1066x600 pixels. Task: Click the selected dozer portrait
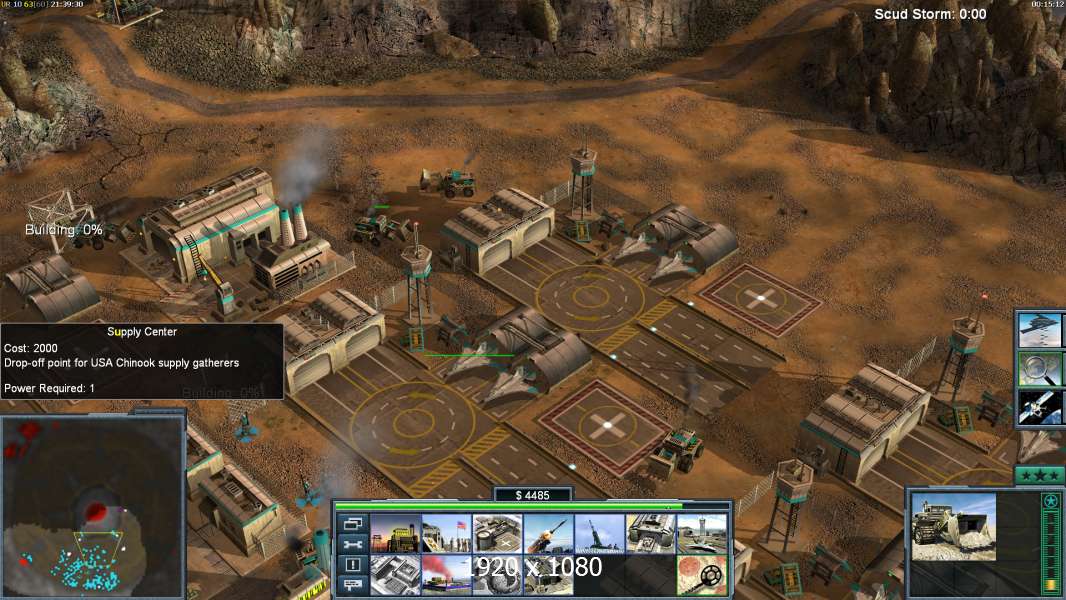pos(953,526)
